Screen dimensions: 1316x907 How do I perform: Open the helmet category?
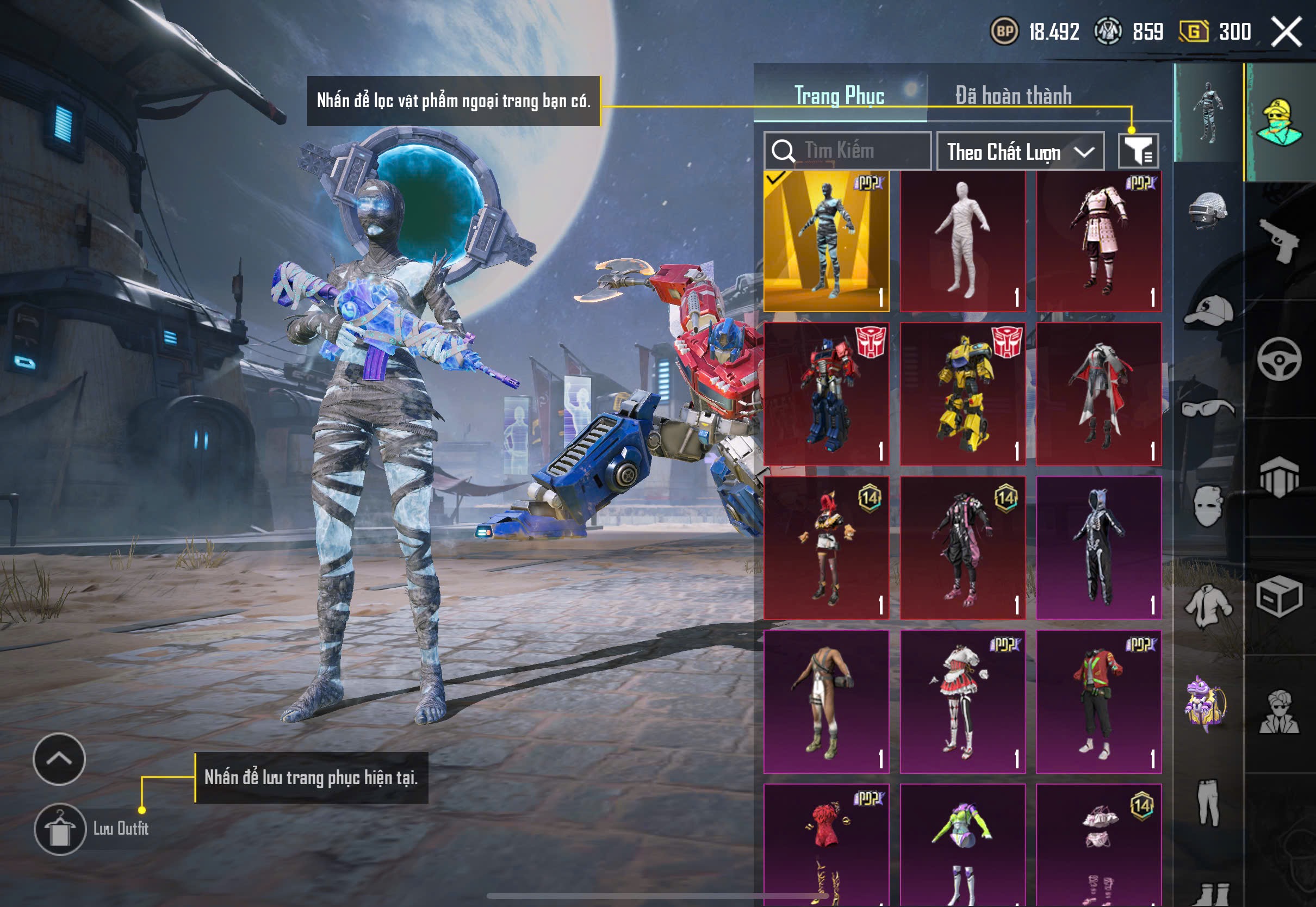(1208, 211)
